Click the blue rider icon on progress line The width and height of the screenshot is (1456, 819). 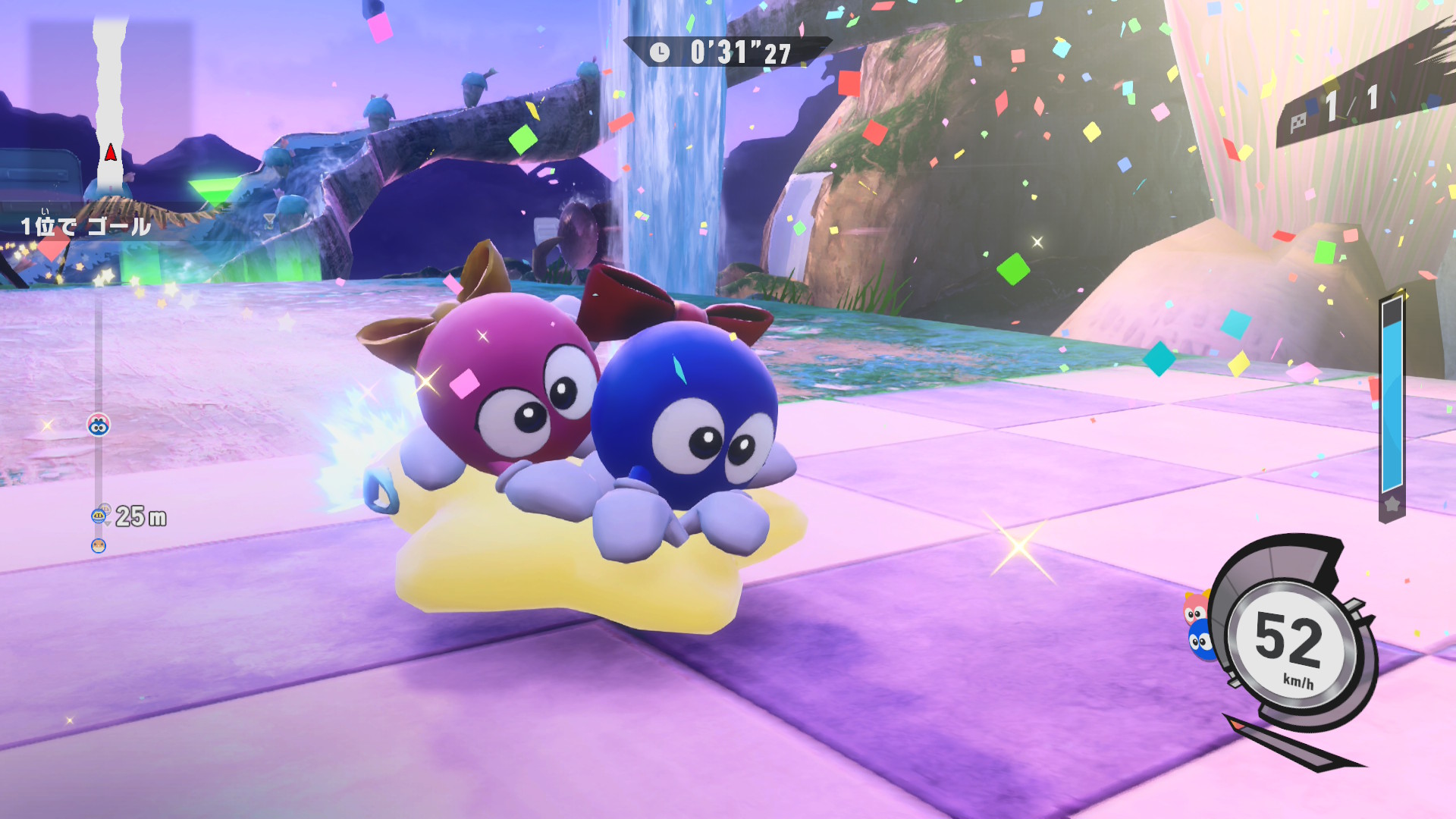[x=99, y=425]
